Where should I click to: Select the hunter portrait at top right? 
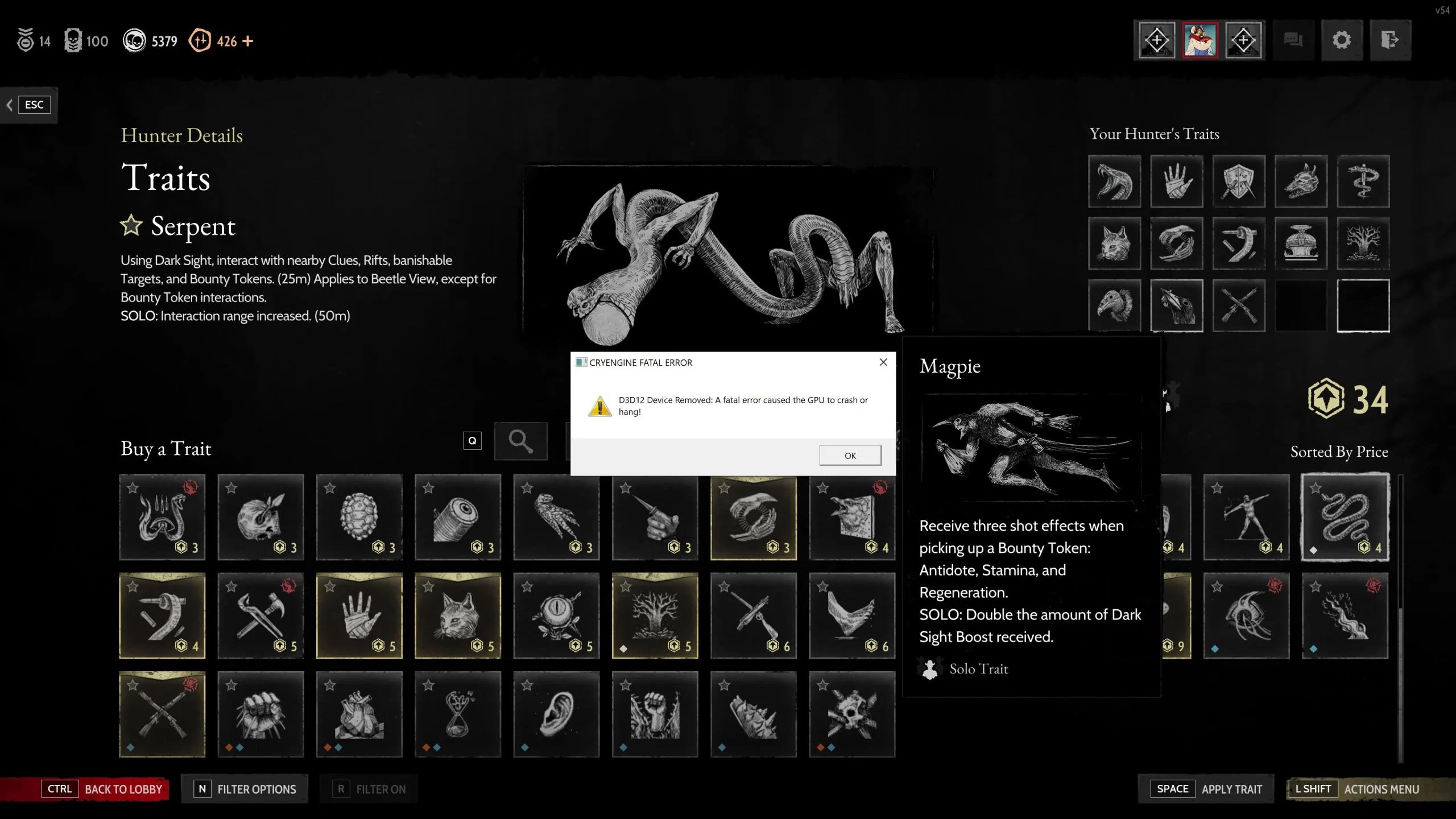click(1200, 39)
